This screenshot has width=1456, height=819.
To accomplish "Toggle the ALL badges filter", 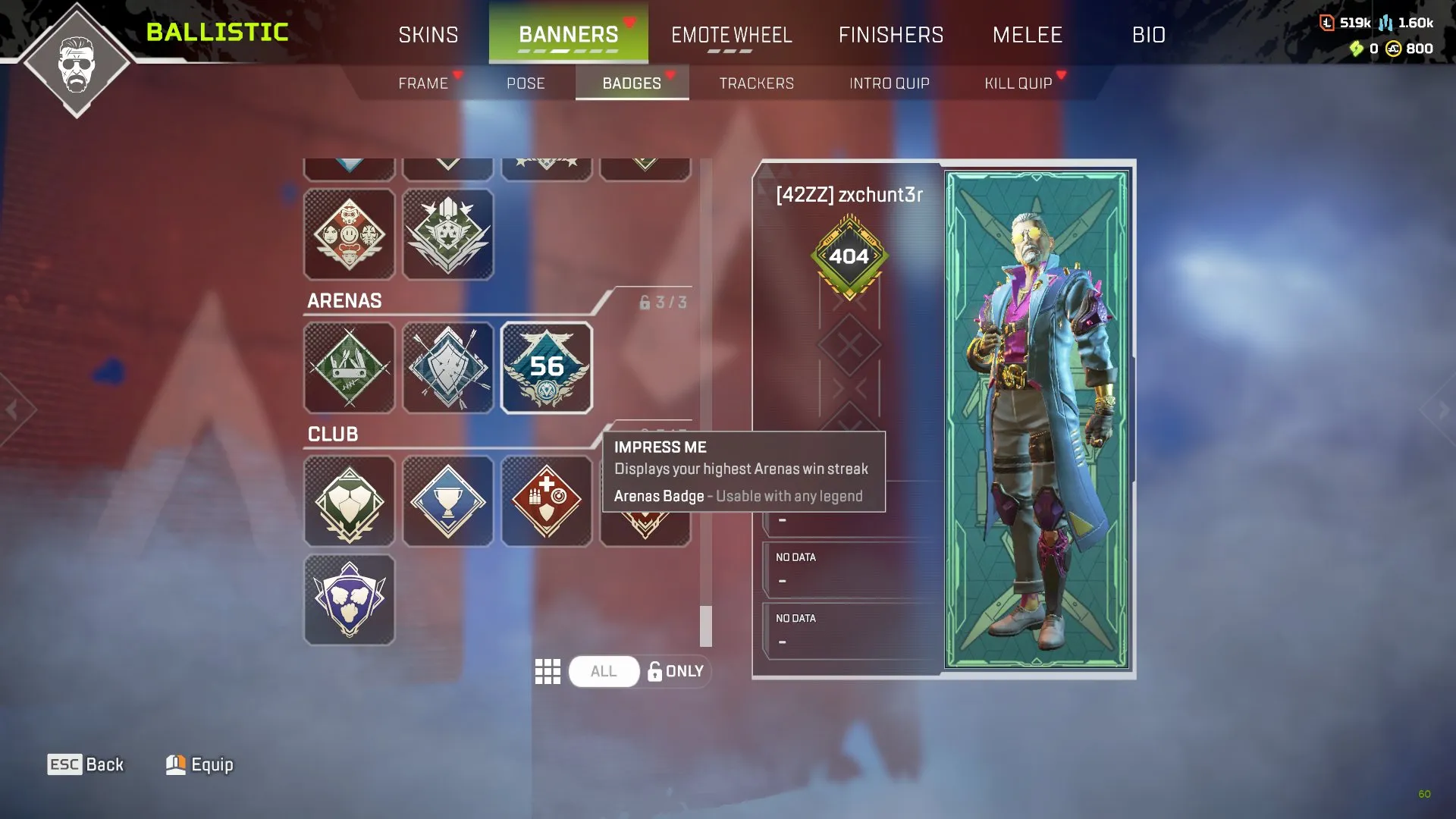I will (x=604, y=671).
